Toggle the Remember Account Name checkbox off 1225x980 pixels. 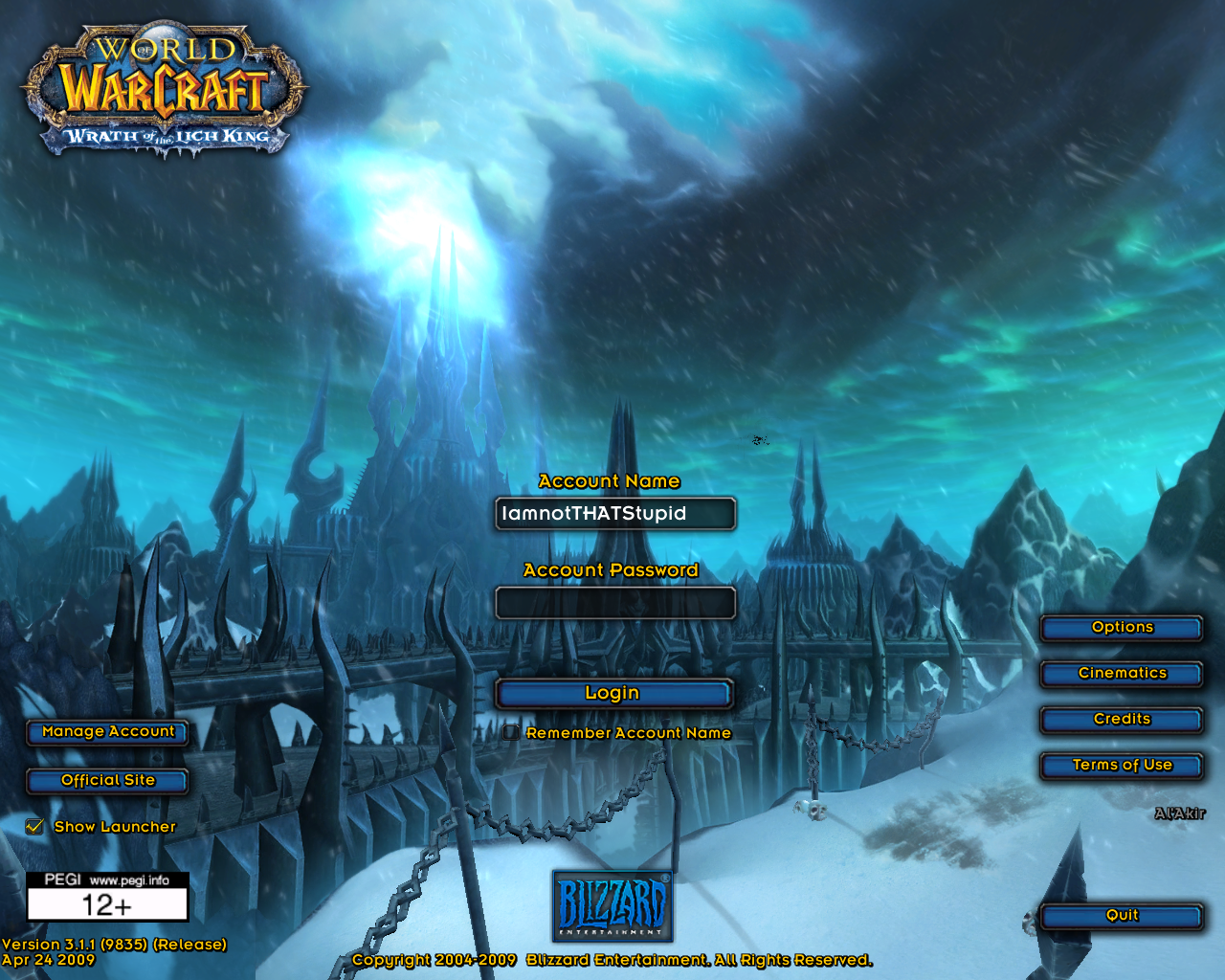click(x=511, y=732)
